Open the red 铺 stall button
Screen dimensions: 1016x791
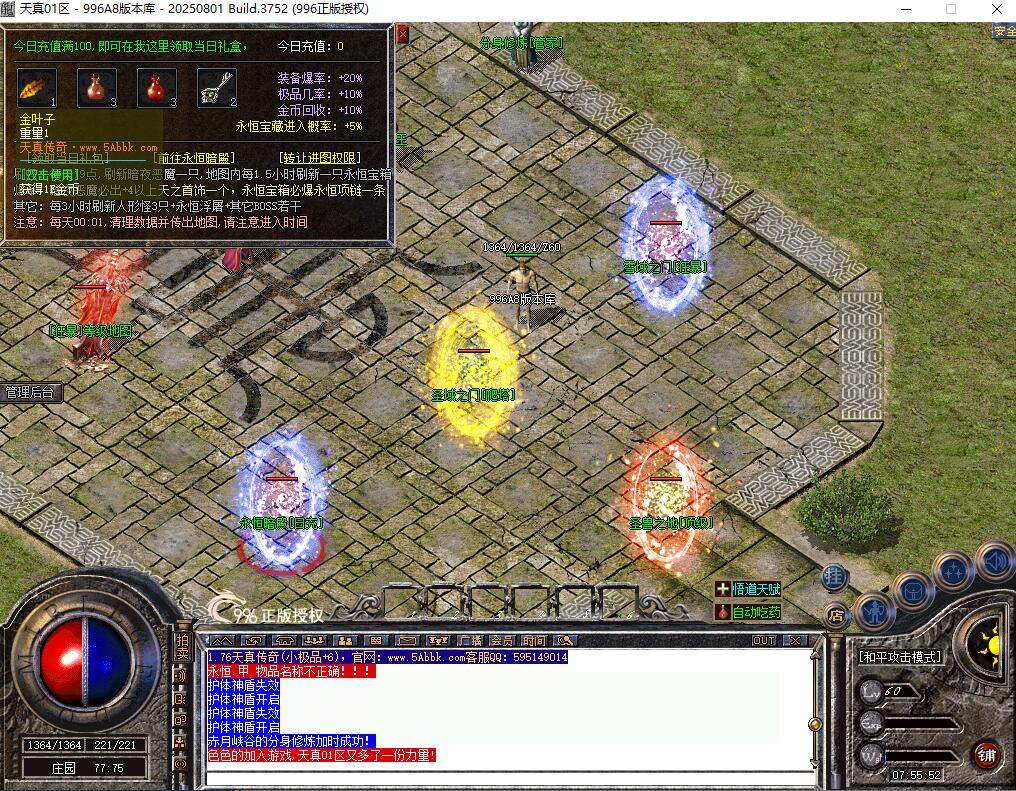pos(987,753)
